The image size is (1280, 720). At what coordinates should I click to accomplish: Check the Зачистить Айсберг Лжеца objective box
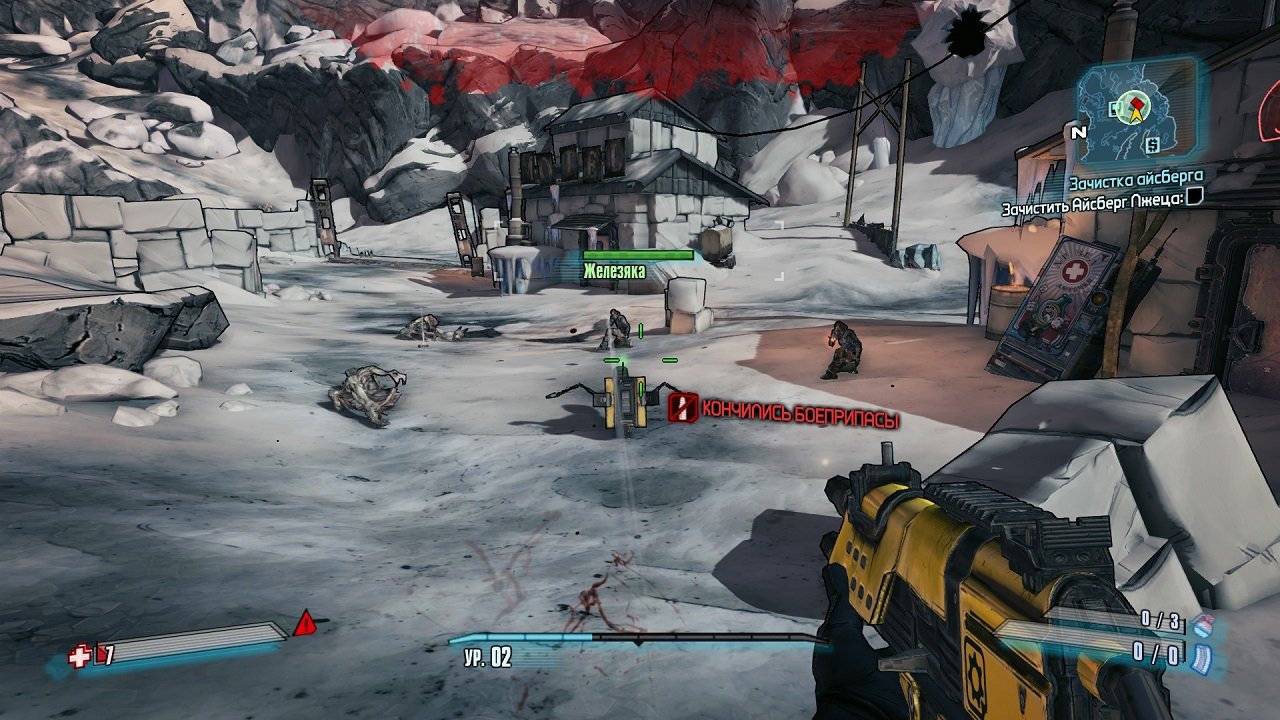1196,198
